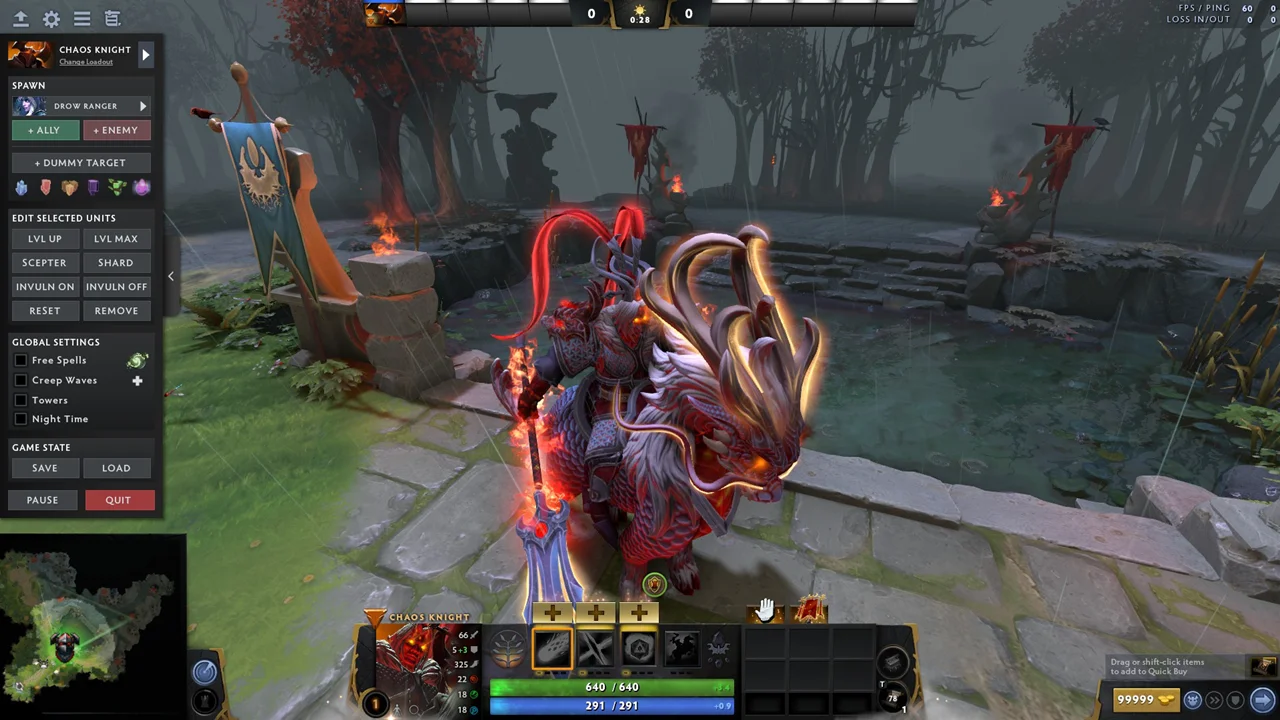Load a saved game state

[116, 468]
